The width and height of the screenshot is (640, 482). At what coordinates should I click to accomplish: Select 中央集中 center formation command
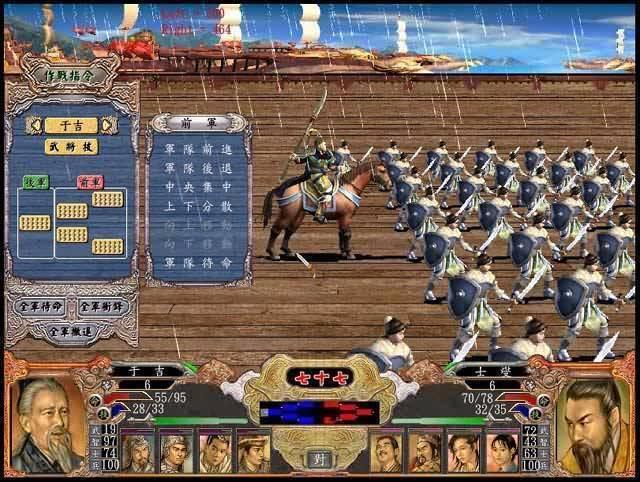point(199,187)
